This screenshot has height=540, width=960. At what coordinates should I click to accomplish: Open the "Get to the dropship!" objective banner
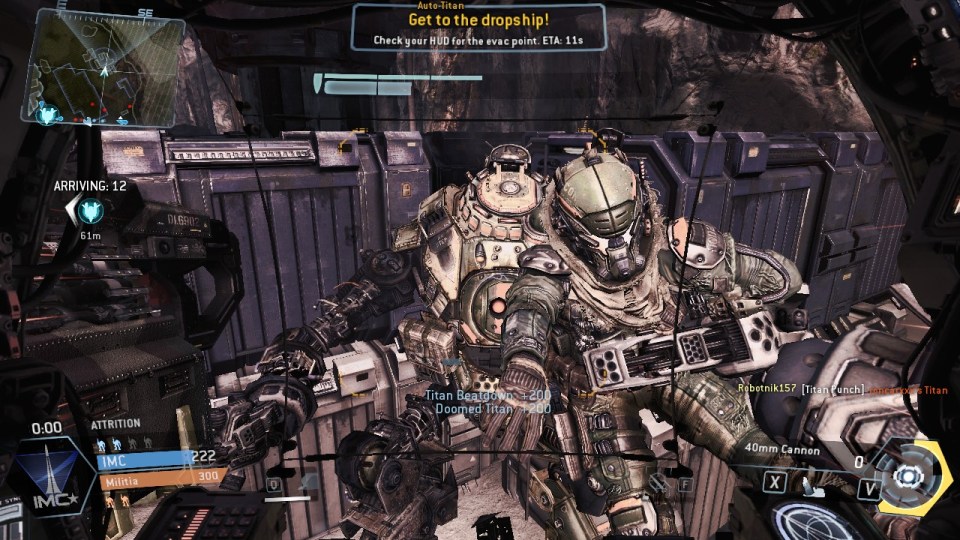coord(478,27)
